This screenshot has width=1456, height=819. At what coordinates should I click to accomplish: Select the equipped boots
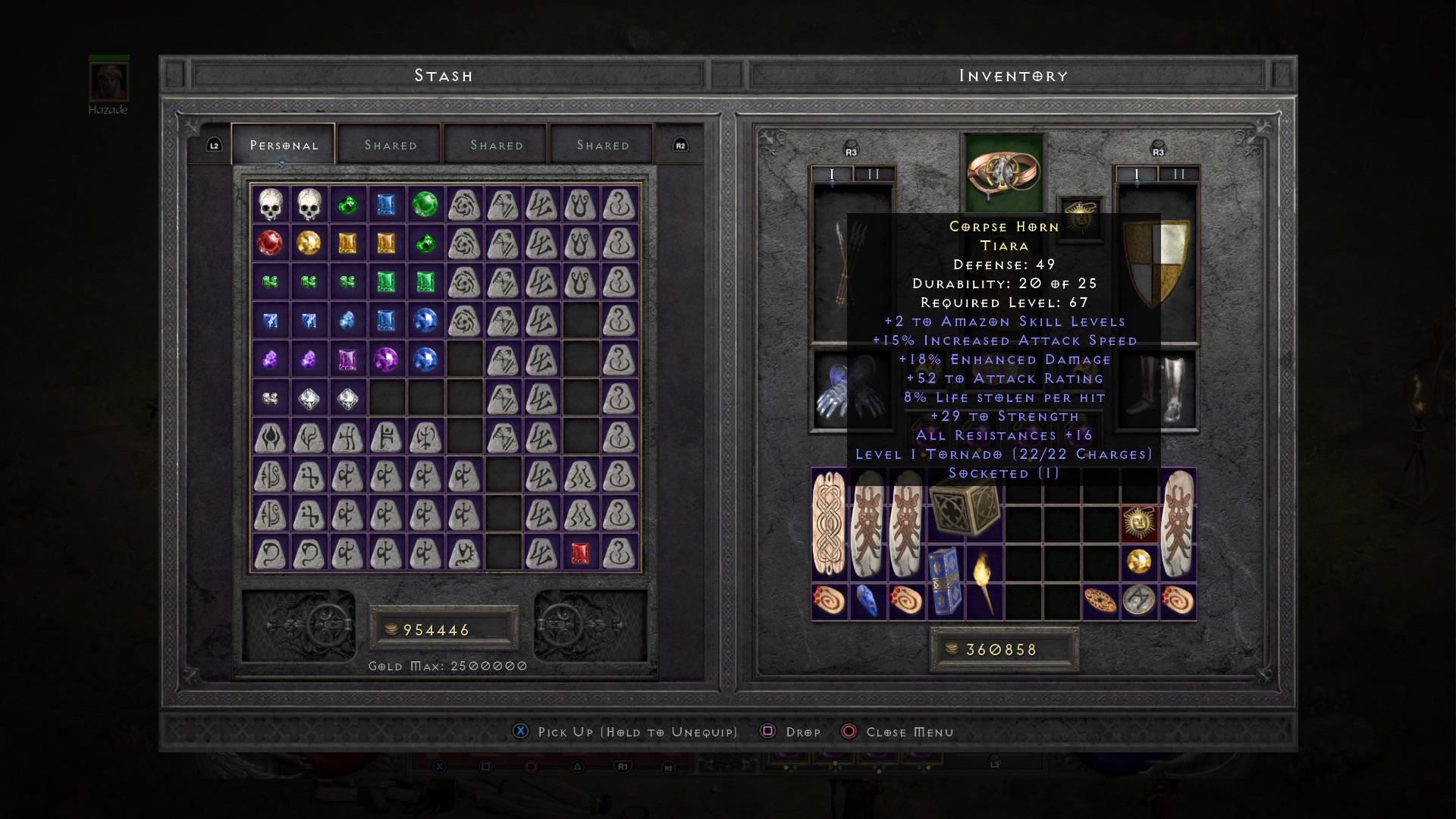[1155, 391]
